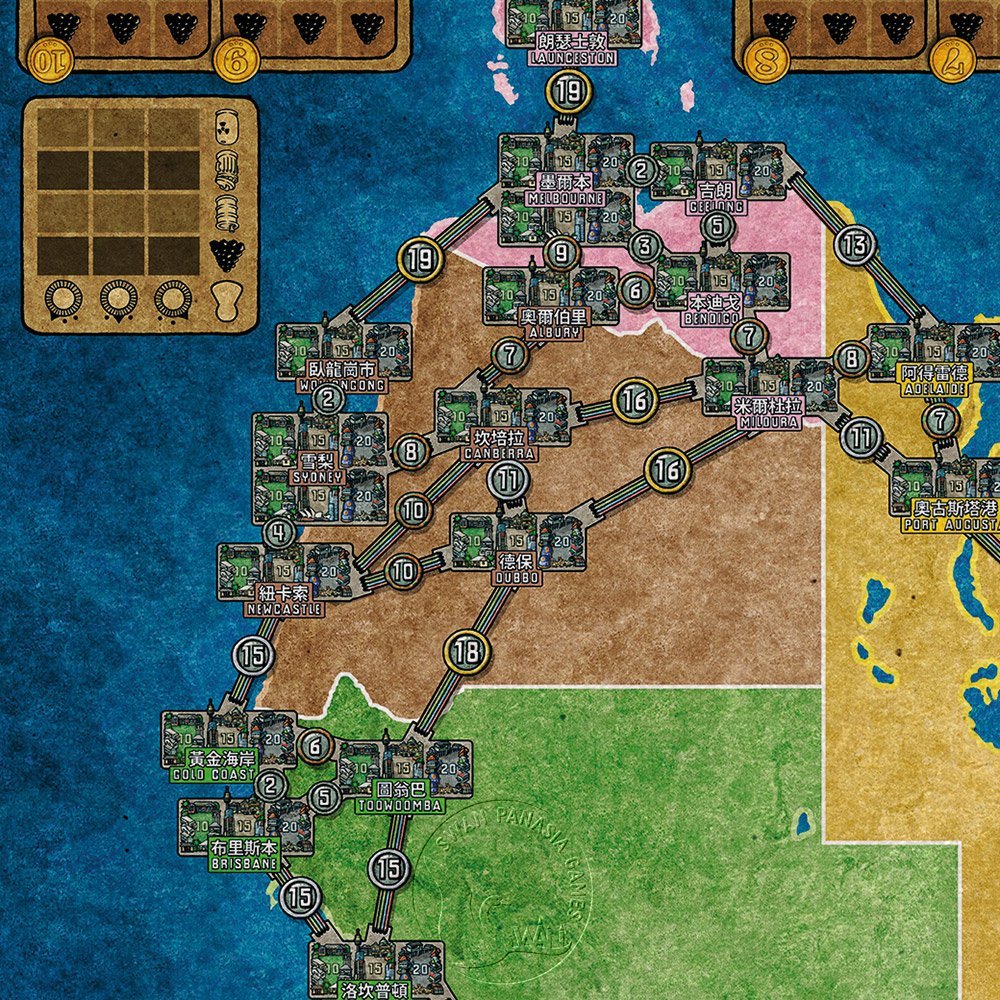Select the route marker numbered 4
Screen dimensions: 1000x1000
pyautogui.click(x=279, y=532)
